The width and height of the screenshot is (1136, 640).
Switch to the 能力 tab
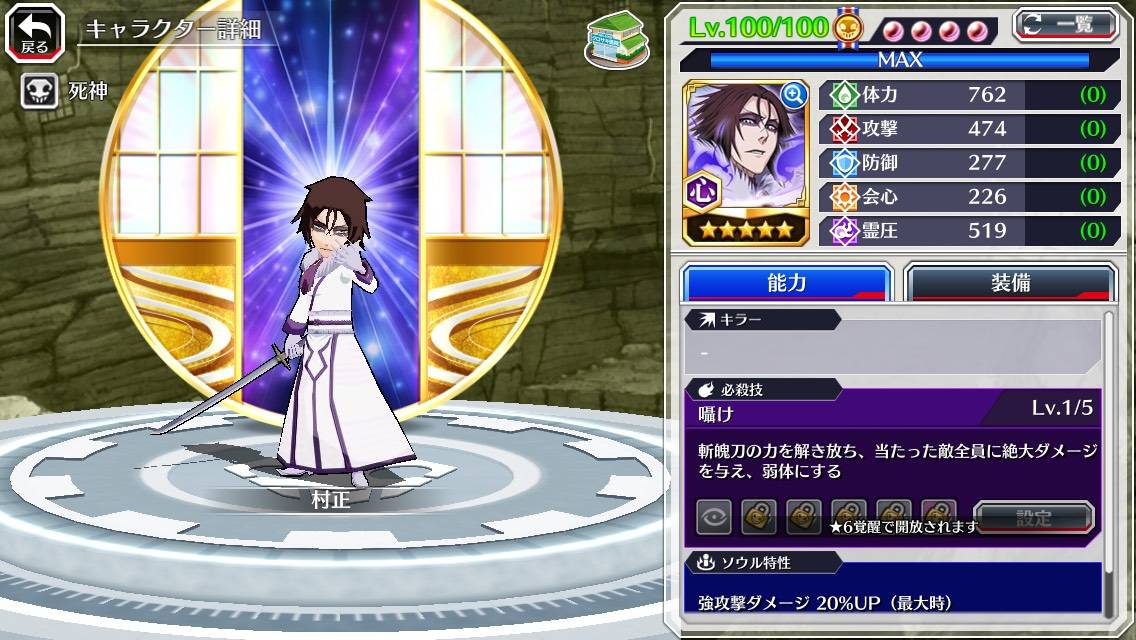click(x=786, y=283)
